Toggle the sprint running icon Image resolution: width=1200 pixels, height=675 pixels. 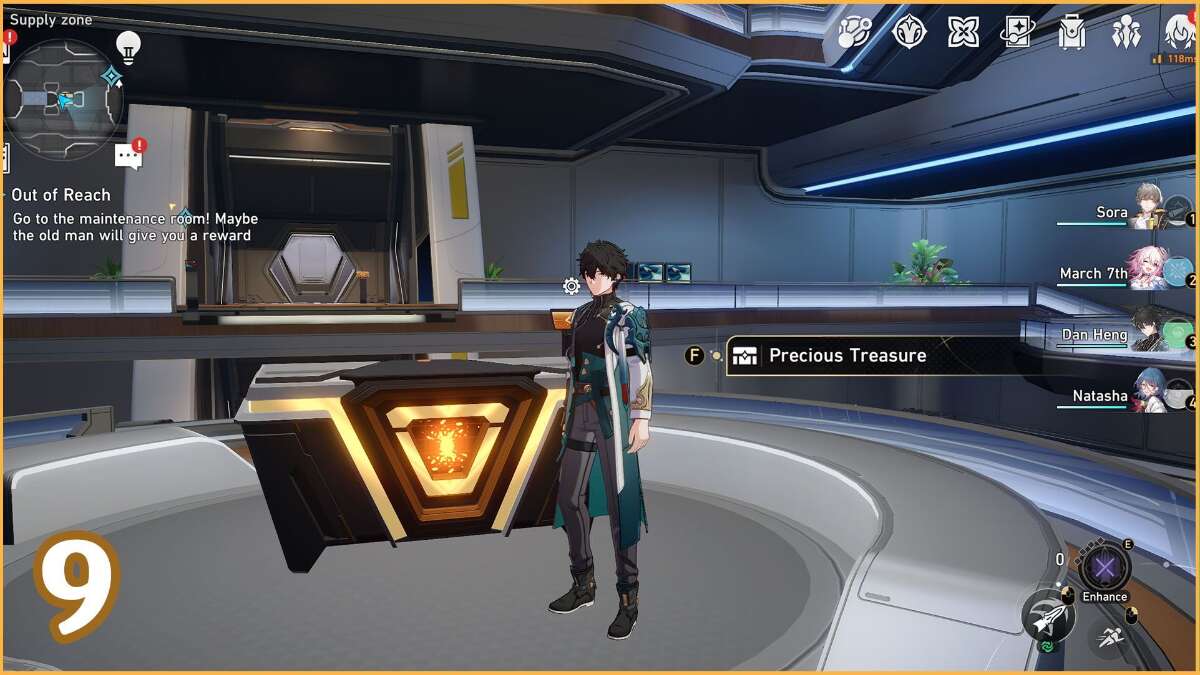1109,636
